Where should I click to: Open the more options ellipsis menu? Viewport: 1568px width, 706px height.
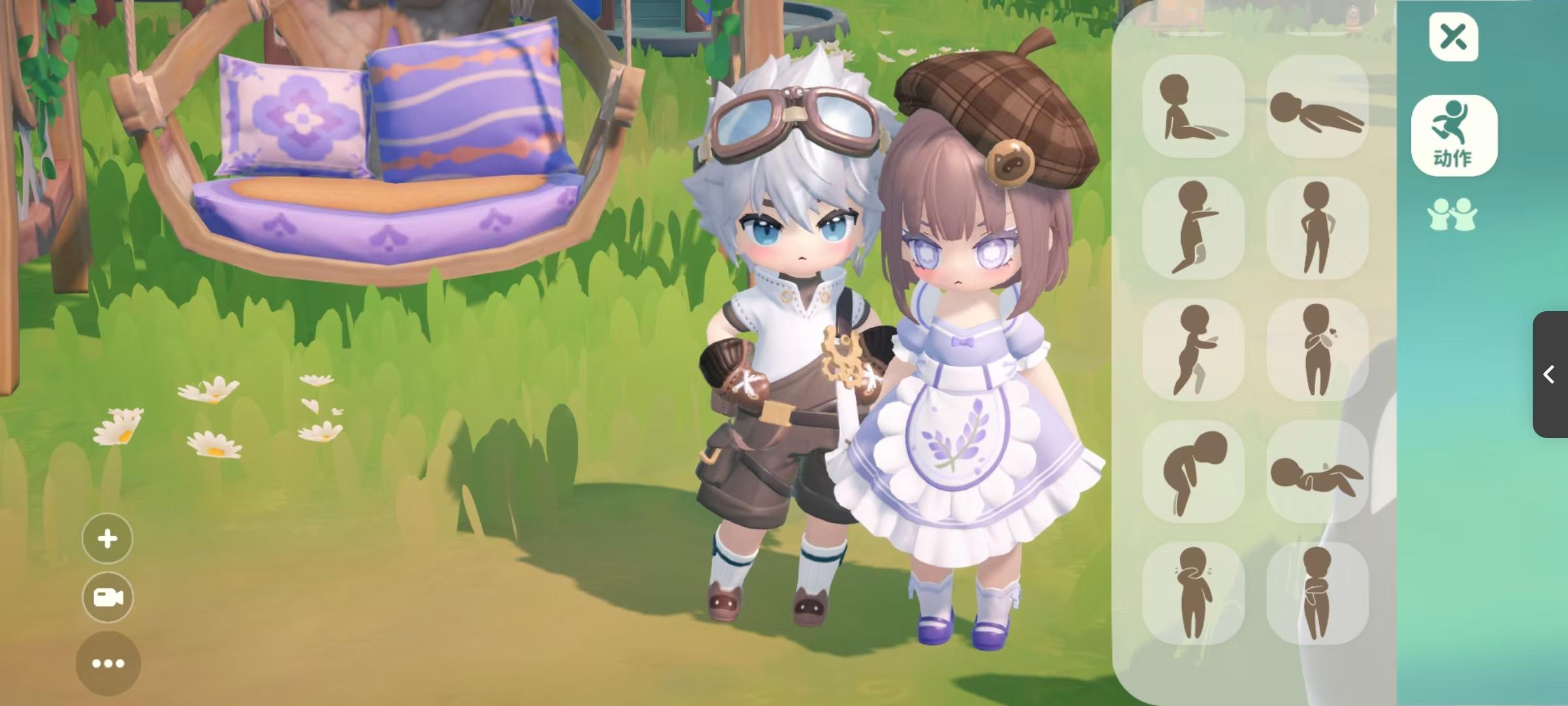tap(108, 663)
